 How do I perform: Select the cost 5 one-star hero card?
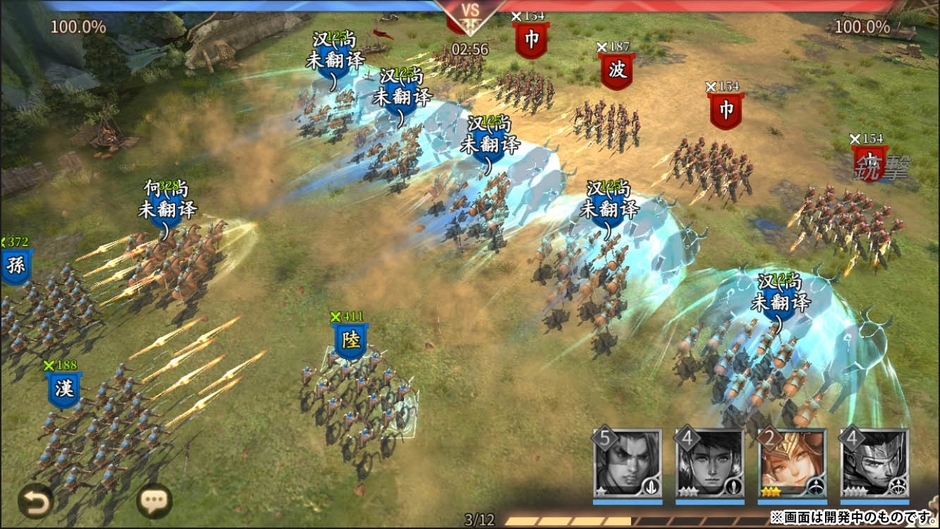627,463
